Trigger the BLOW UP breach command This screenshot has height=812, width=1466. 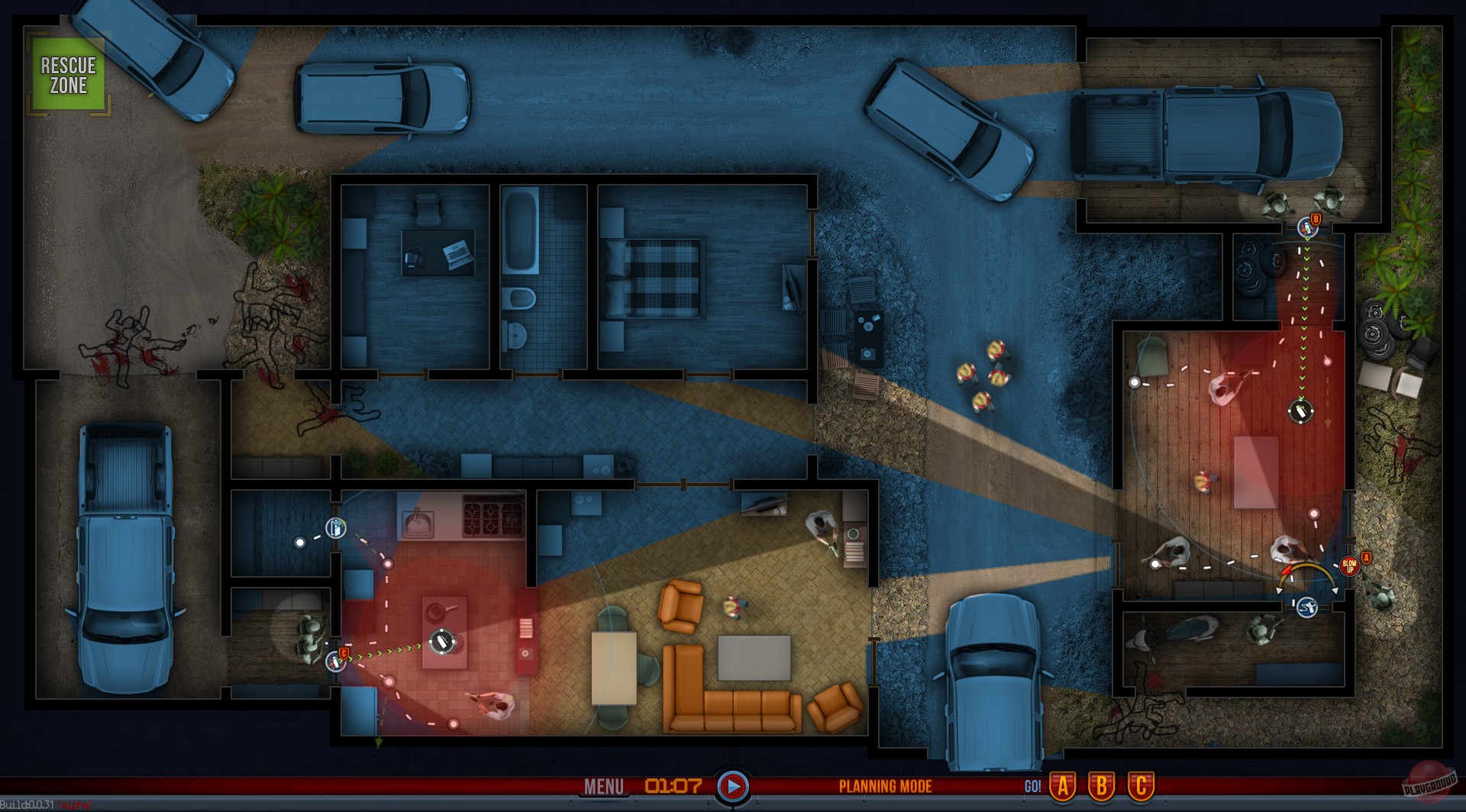click(x=1350, y=566)
